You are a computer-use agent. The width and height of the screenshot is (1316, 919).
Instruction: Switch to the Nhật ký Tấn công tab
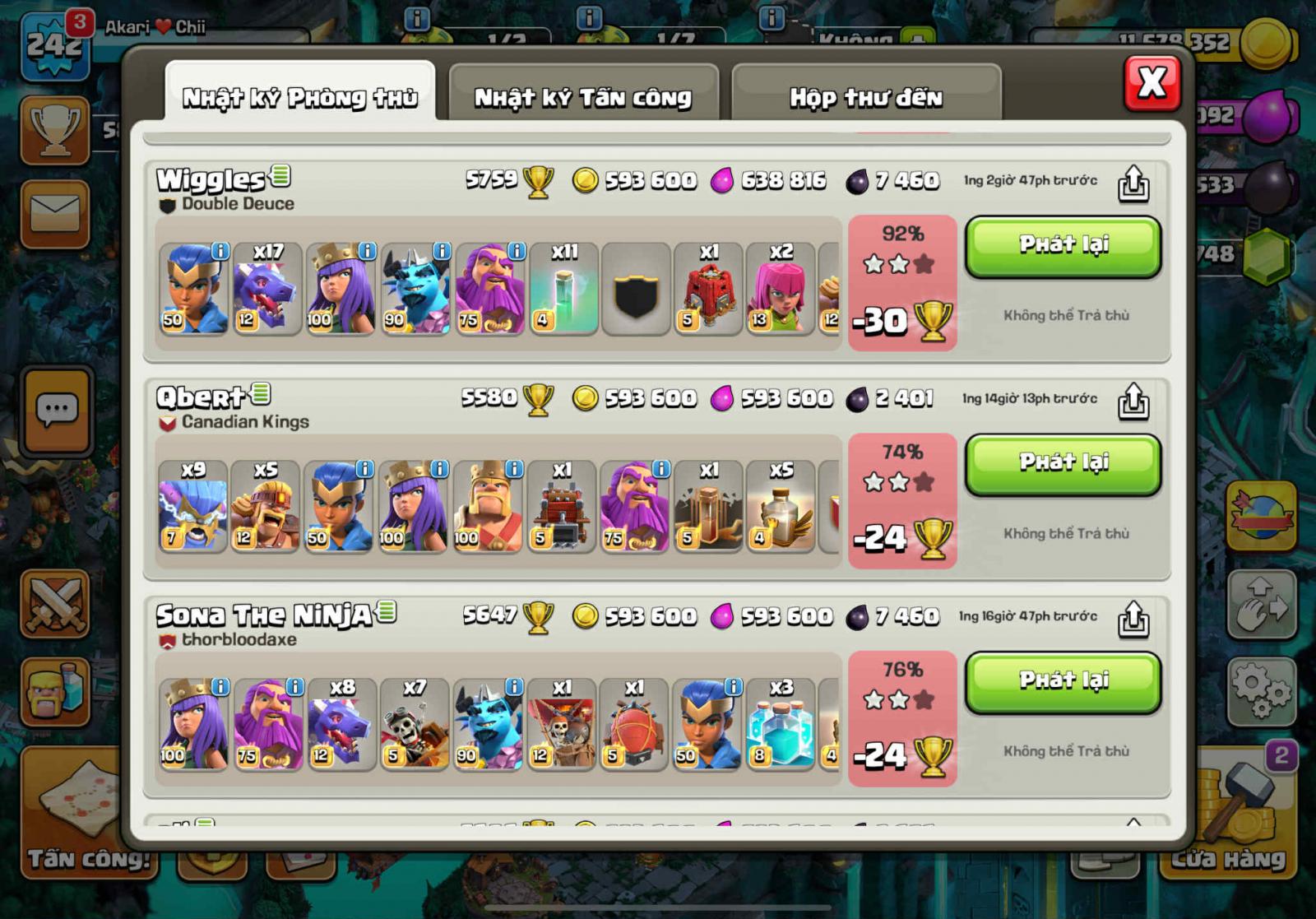582,97
